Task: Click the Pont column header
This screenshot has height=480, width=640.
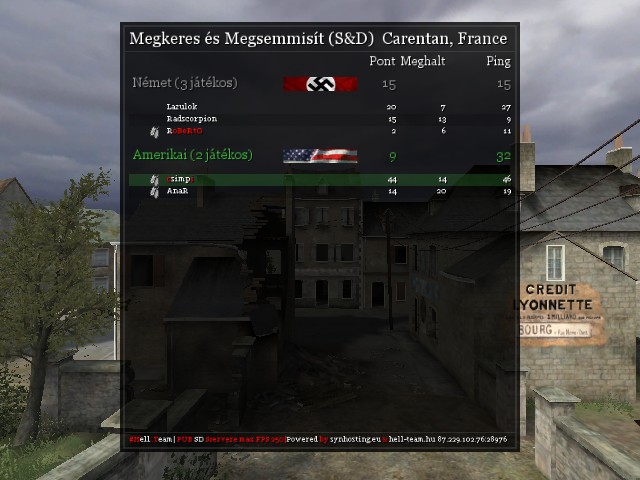Action: click(382, 62)
